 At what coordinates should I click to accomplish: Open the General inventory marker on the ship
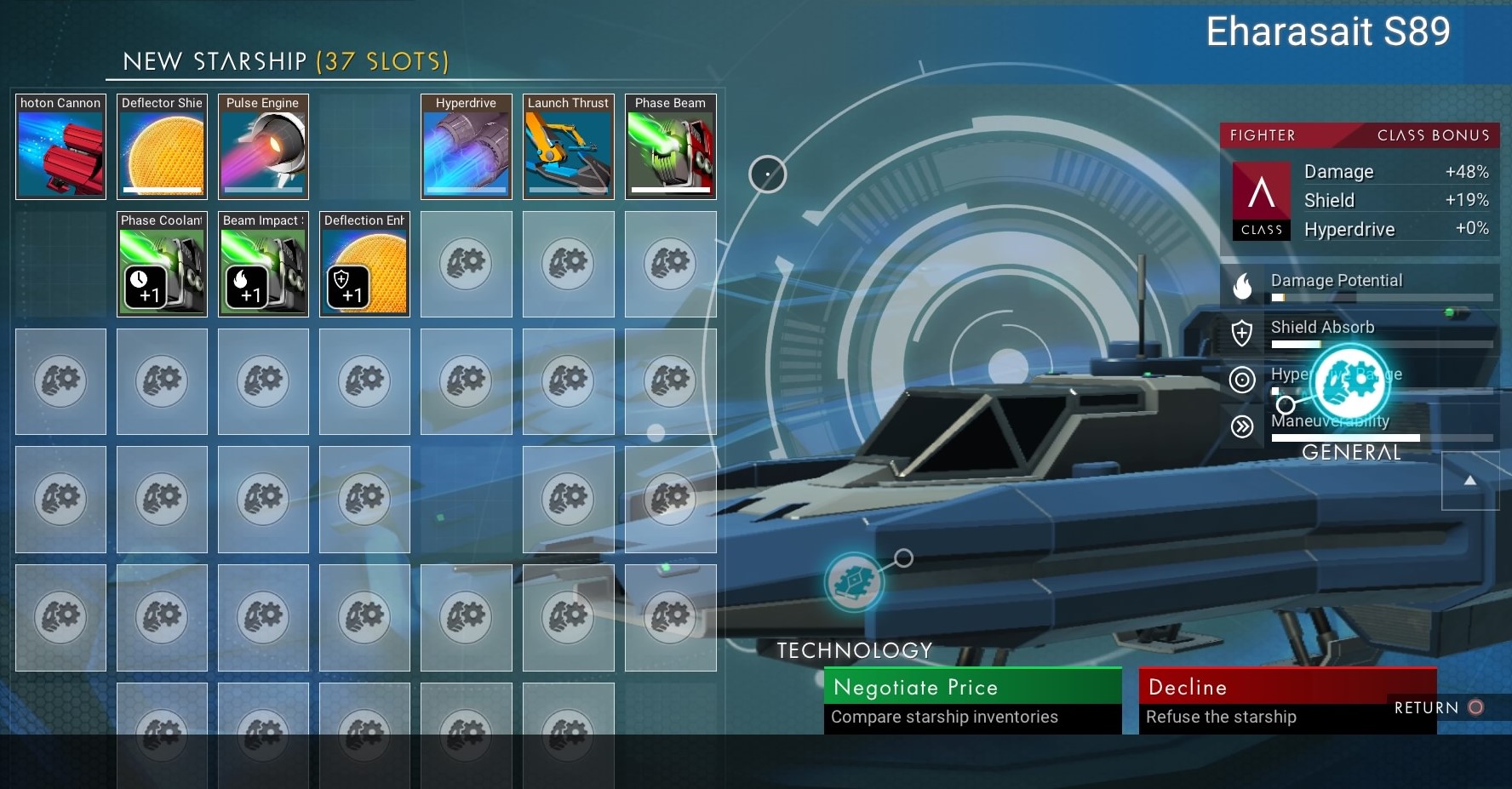pyautogui.click(x=1351, y=383)
